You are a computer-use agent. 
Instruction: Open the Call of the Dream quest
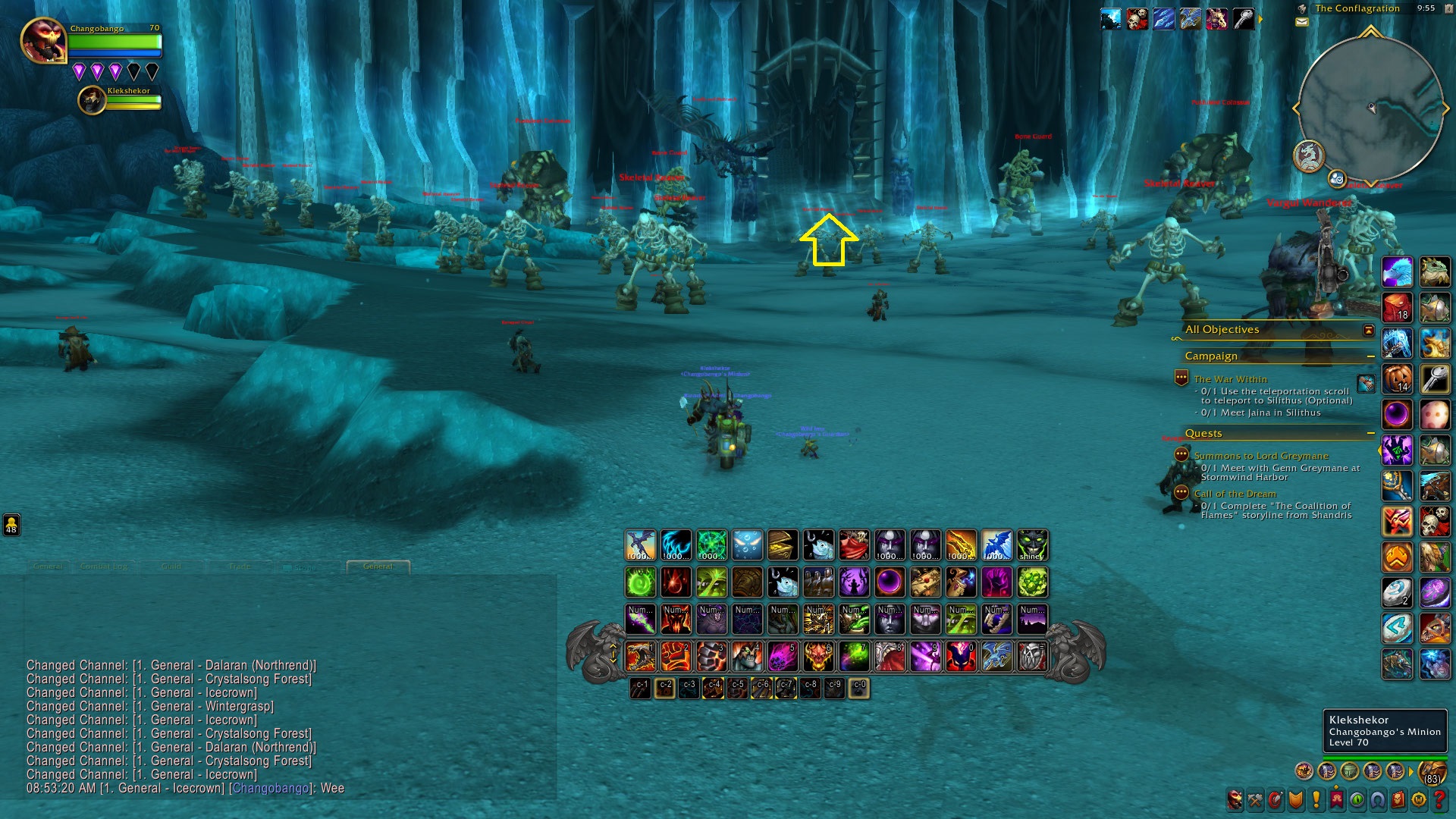pos(1235,494)
